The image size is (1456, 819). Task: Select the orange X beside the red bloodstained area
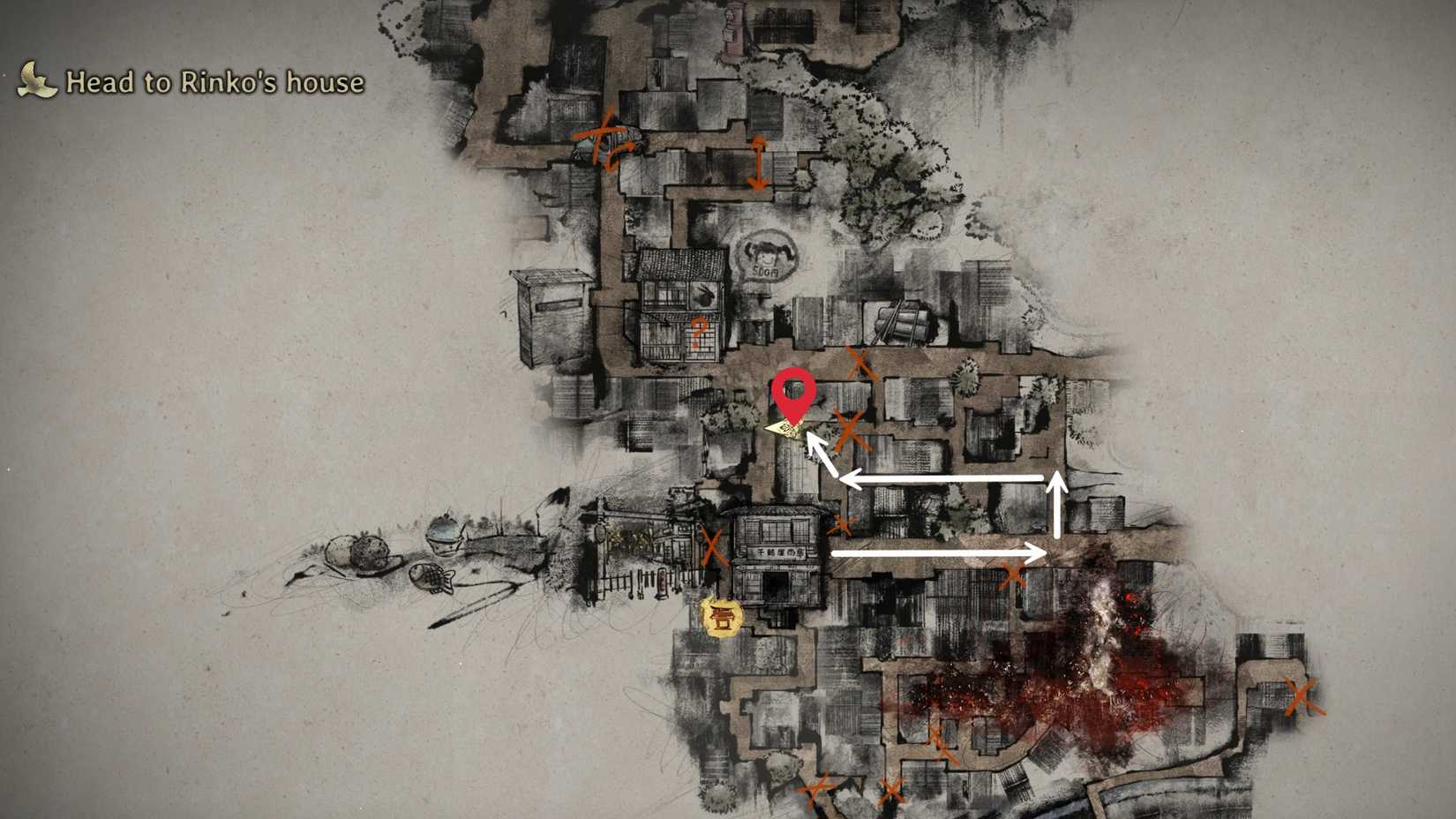coord(1014,575)
